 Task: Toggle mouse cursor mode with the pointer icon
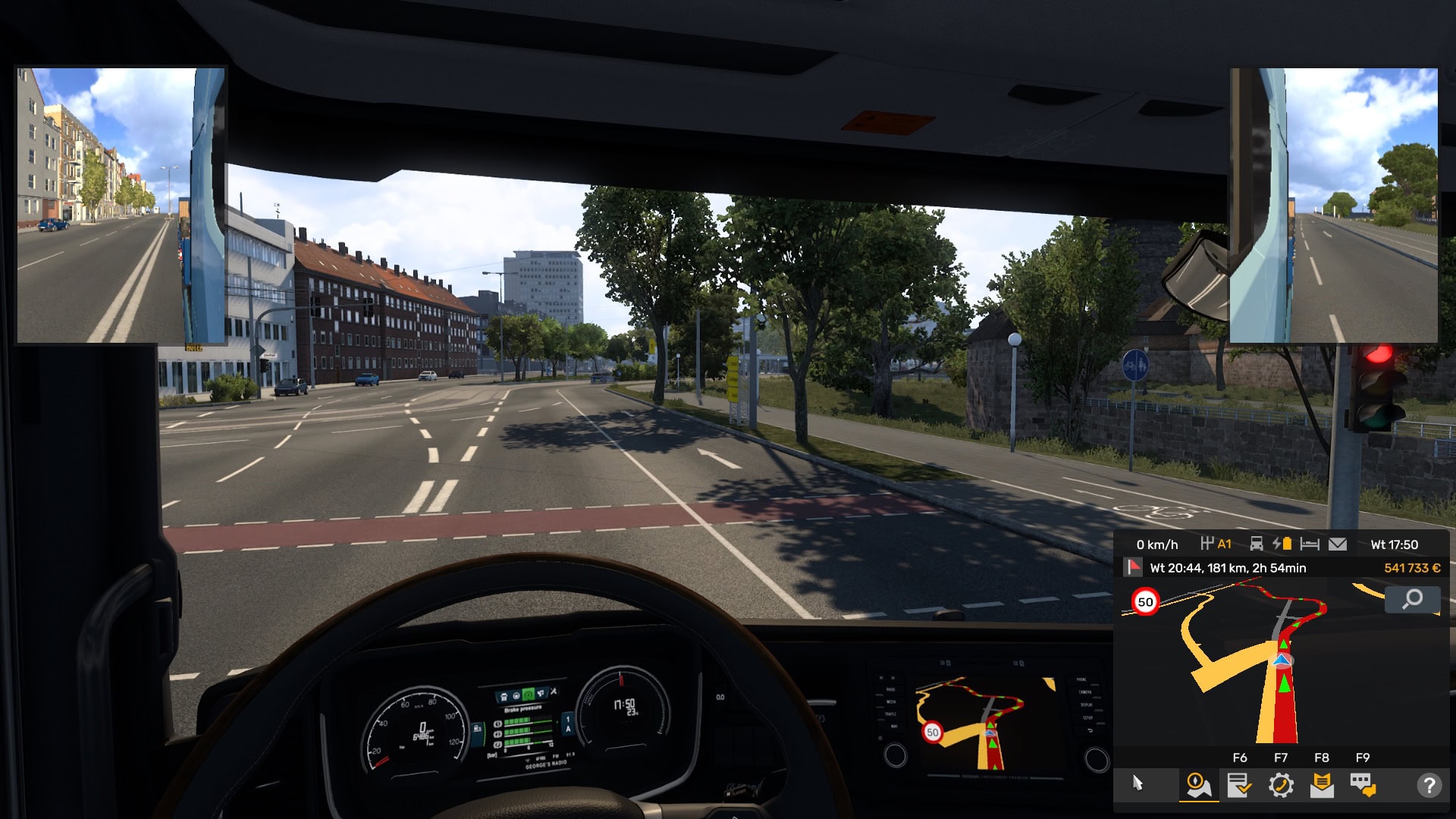point(1136,783)
